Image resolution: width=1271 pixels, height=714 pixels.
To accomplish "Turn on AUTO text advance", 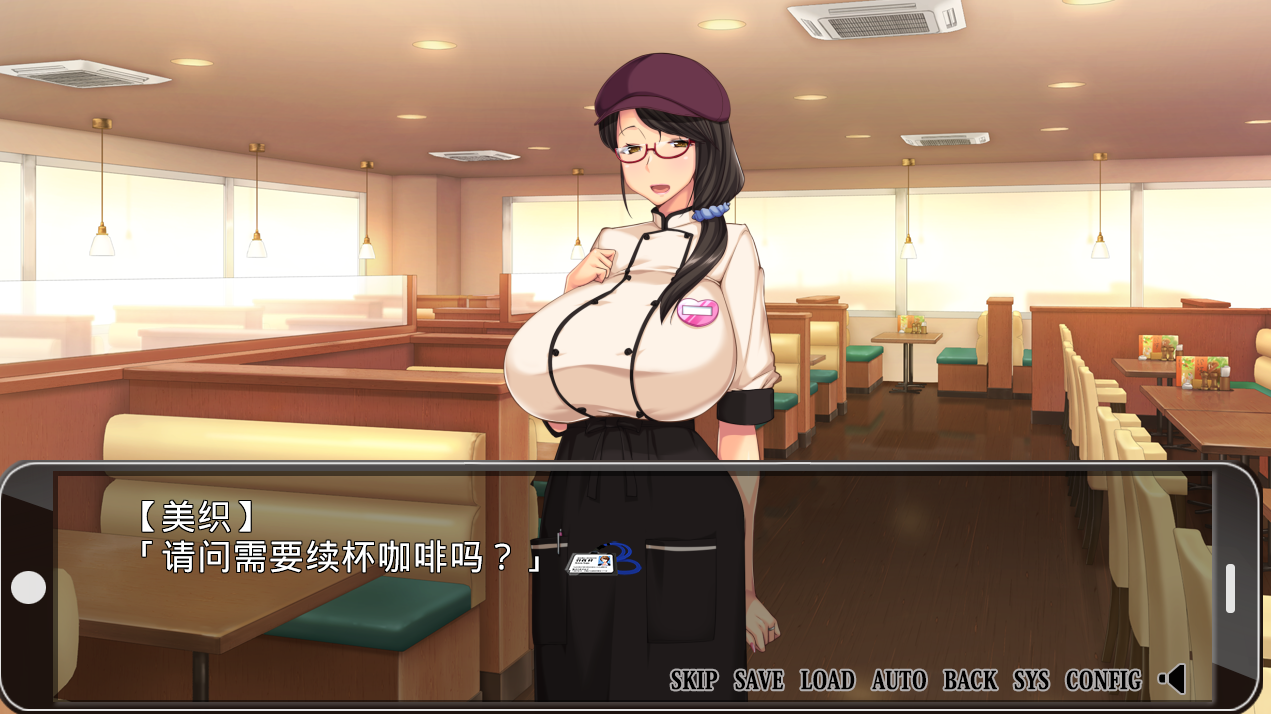I will tap(899, 681).
